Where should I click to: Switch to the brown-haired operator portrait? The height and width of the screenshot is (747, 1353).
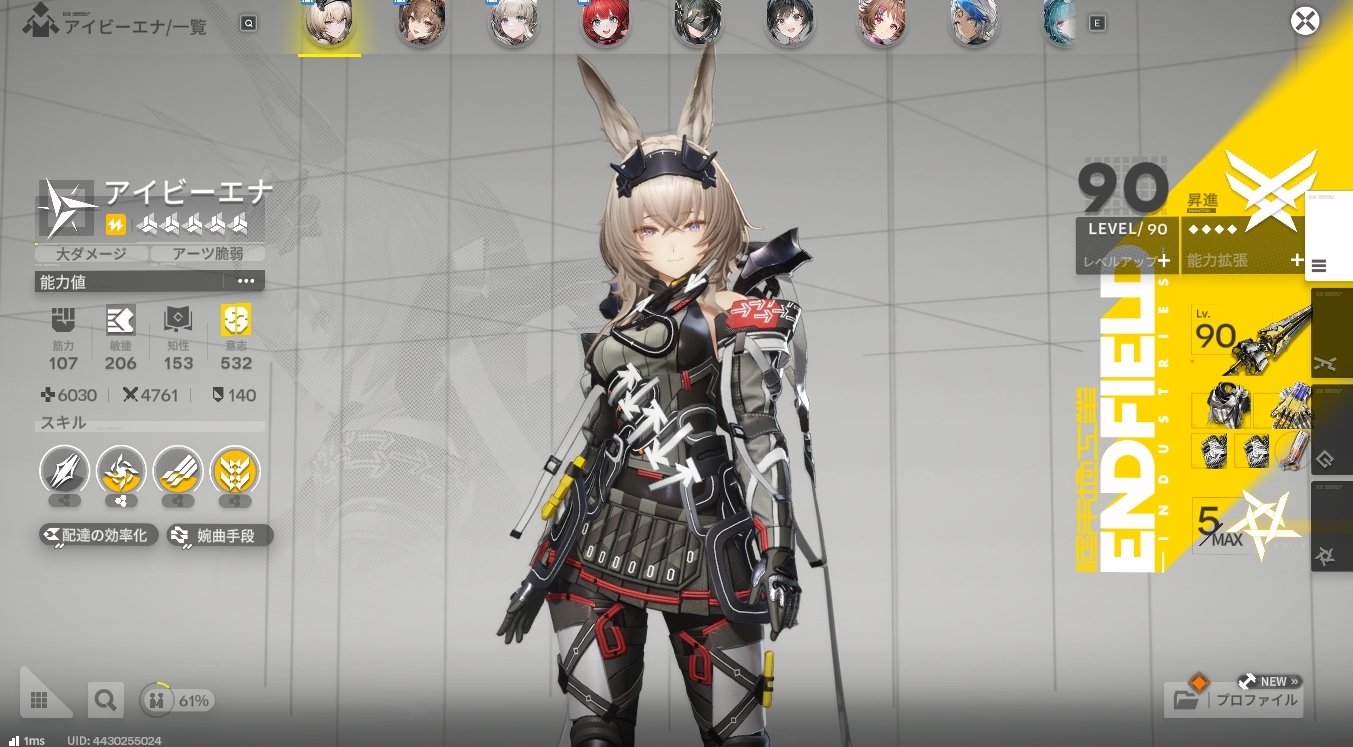pos(421,23)
